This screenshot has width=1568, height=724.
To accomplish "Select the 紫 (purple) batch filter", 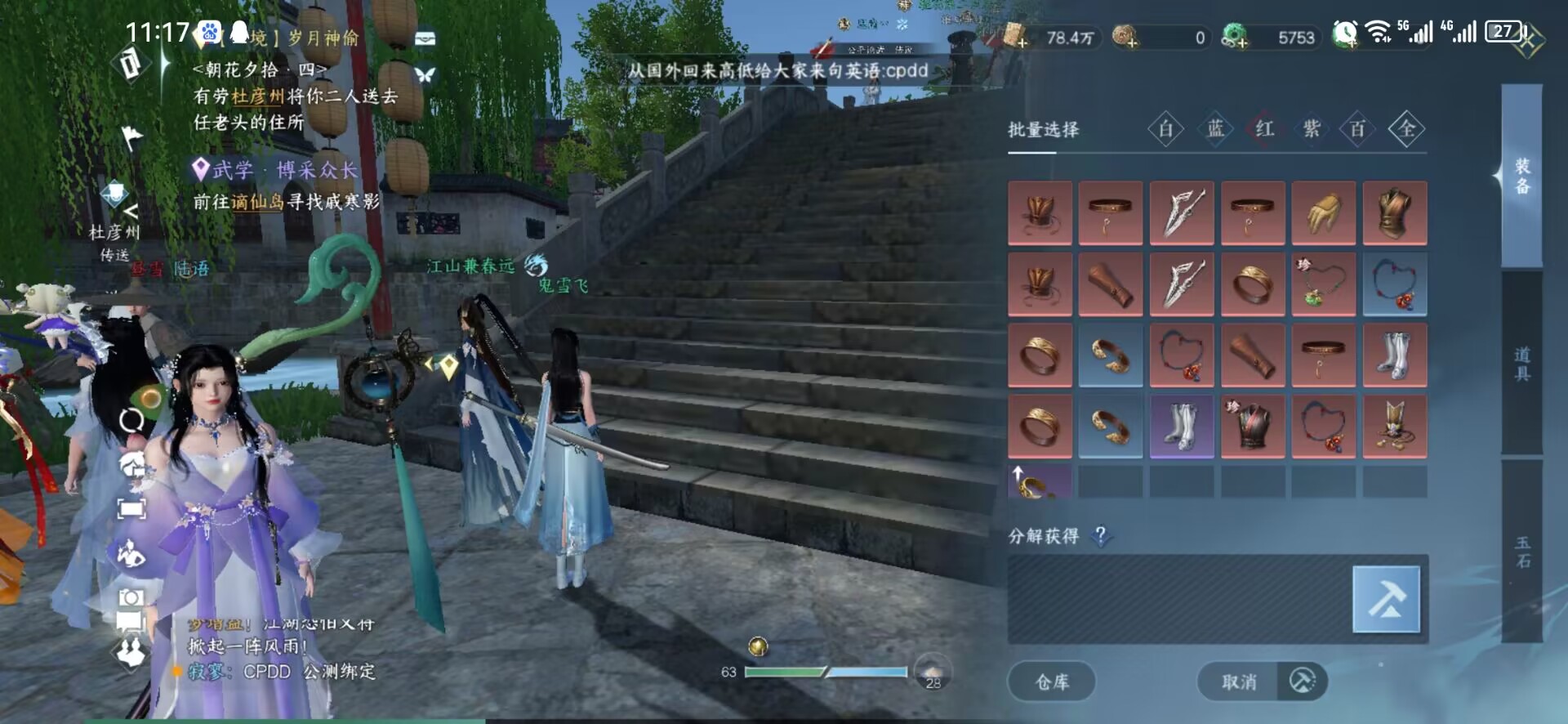I will click(1312, 129).
